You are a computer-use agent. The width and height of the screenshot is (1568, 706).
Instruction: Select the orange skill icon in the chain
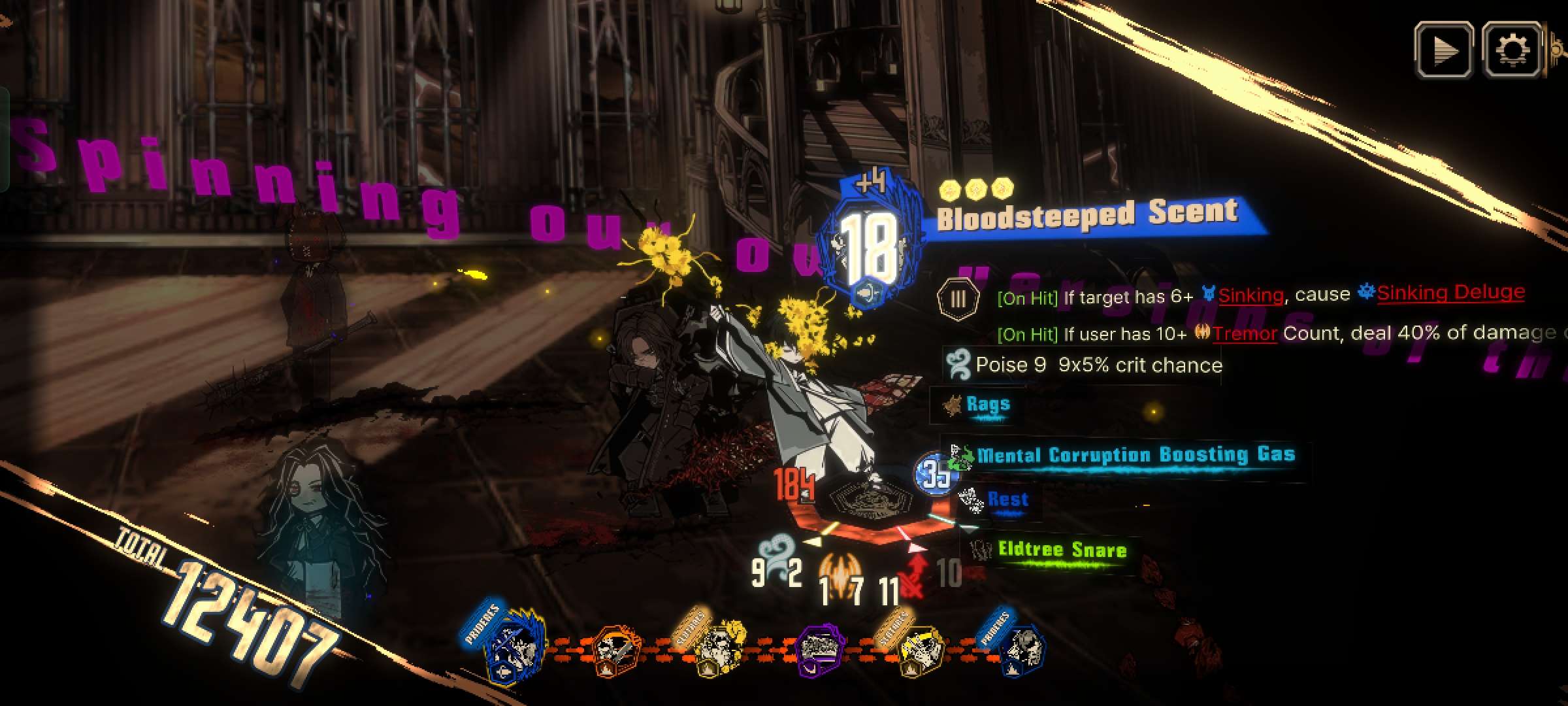615,650
